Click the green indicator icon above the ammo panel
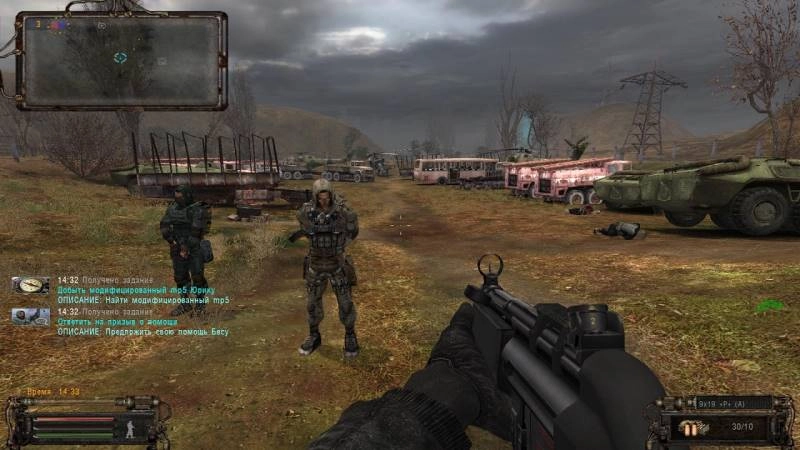800x450 pixels. click(768, 306)
